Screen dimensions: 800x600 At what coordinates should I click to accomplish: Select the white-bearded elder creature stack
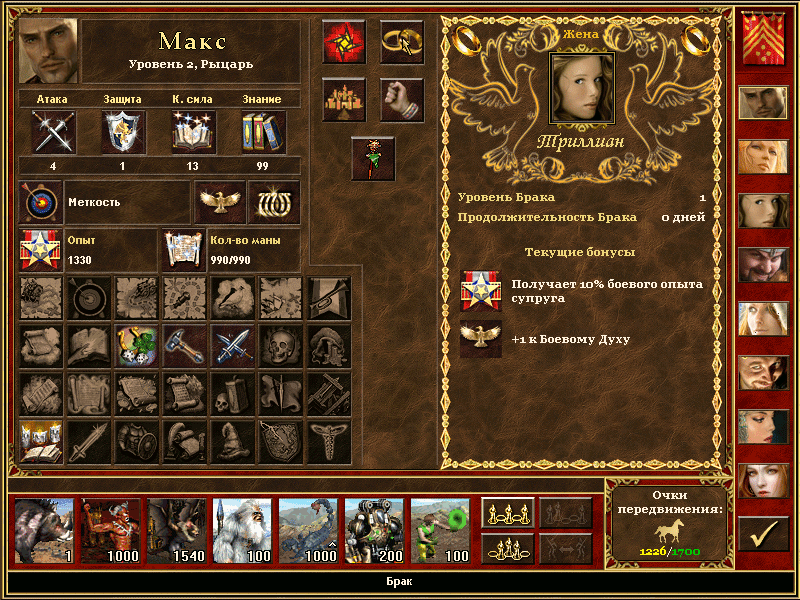(x=242, y=531)
